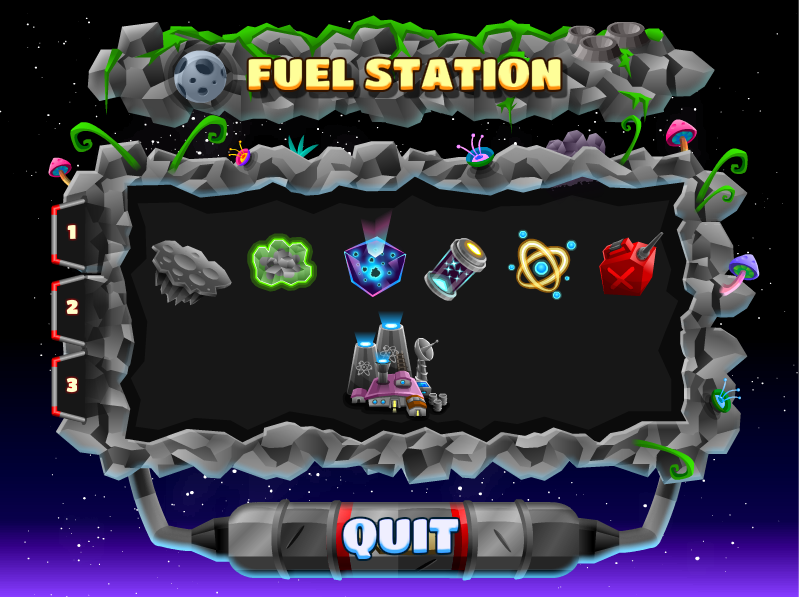Click the fuel station building

pyautogui.click(x=395, y=368)
